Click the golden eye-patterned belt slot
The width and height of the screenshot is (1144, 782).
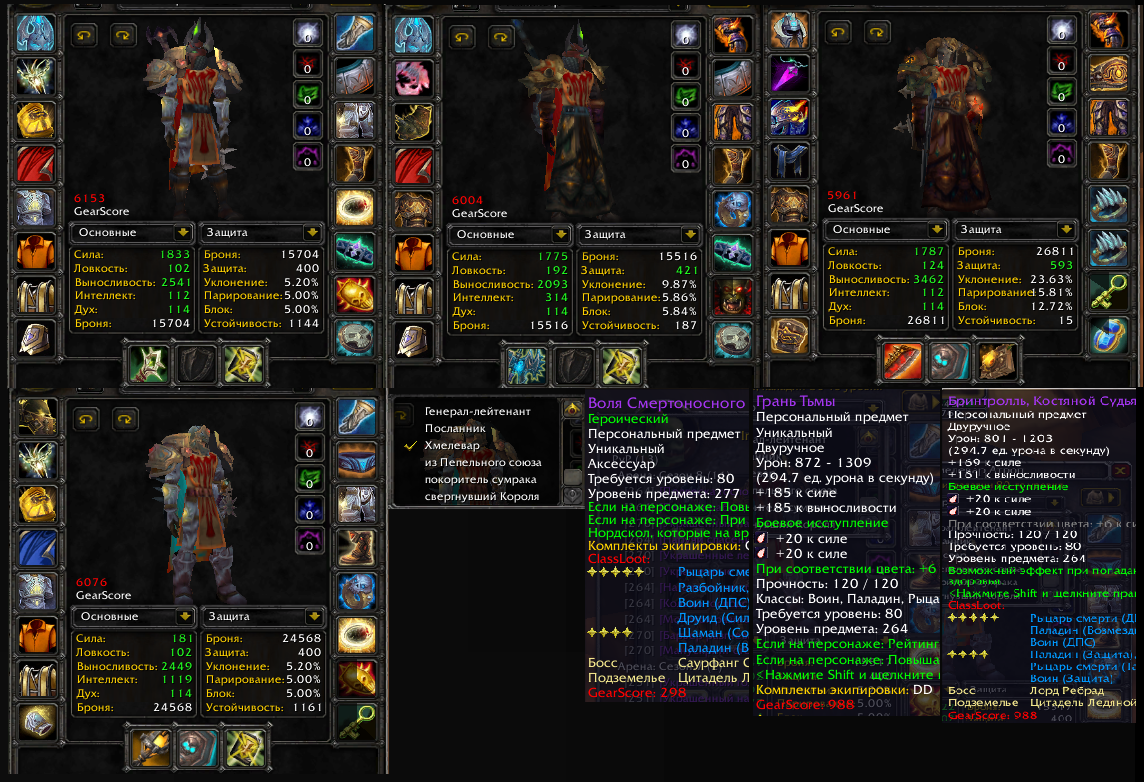tap(1108, 73)
